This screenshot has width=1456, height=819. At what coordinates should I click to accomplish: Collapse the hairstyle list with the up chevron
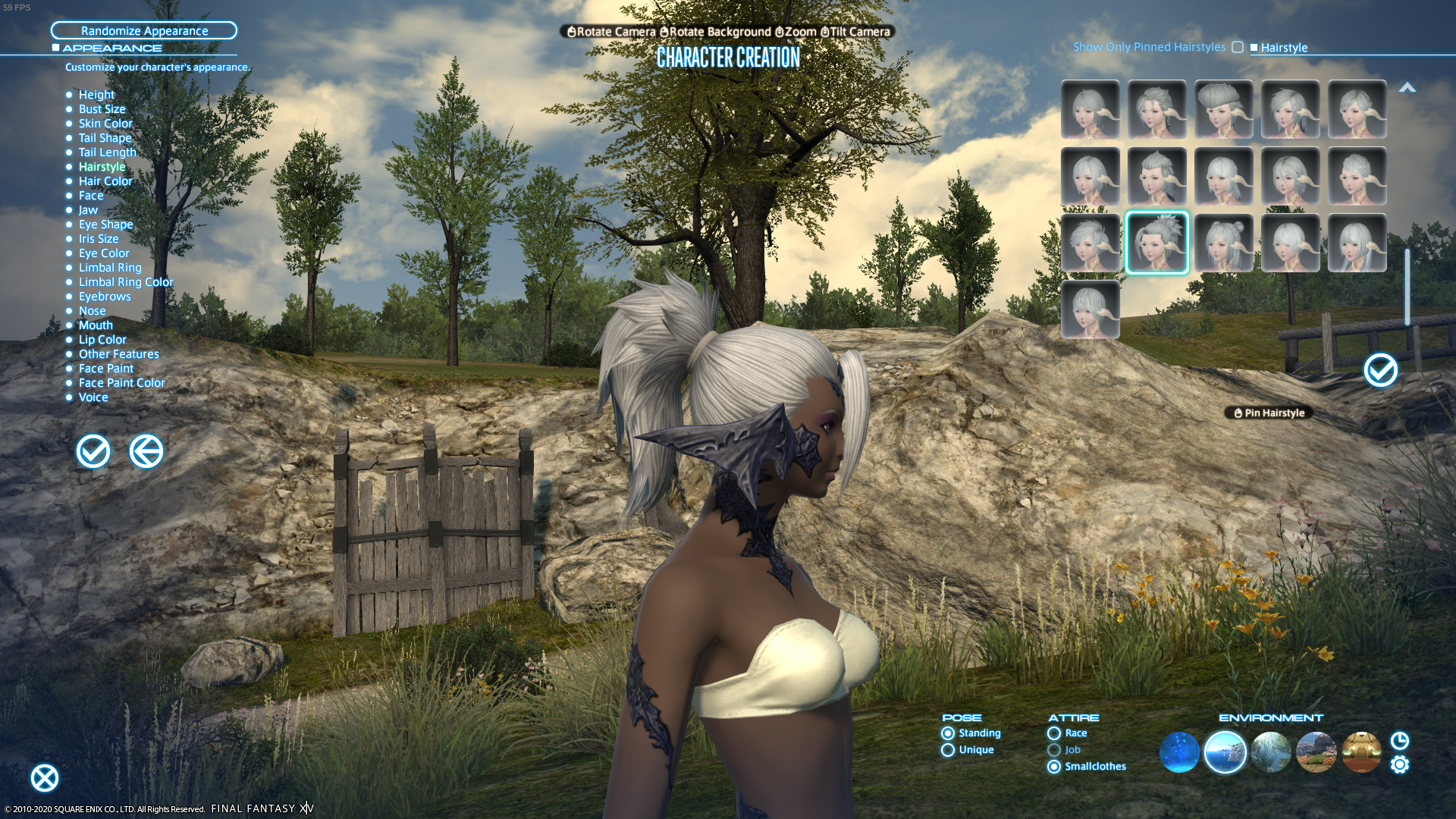coord(1408,87)
